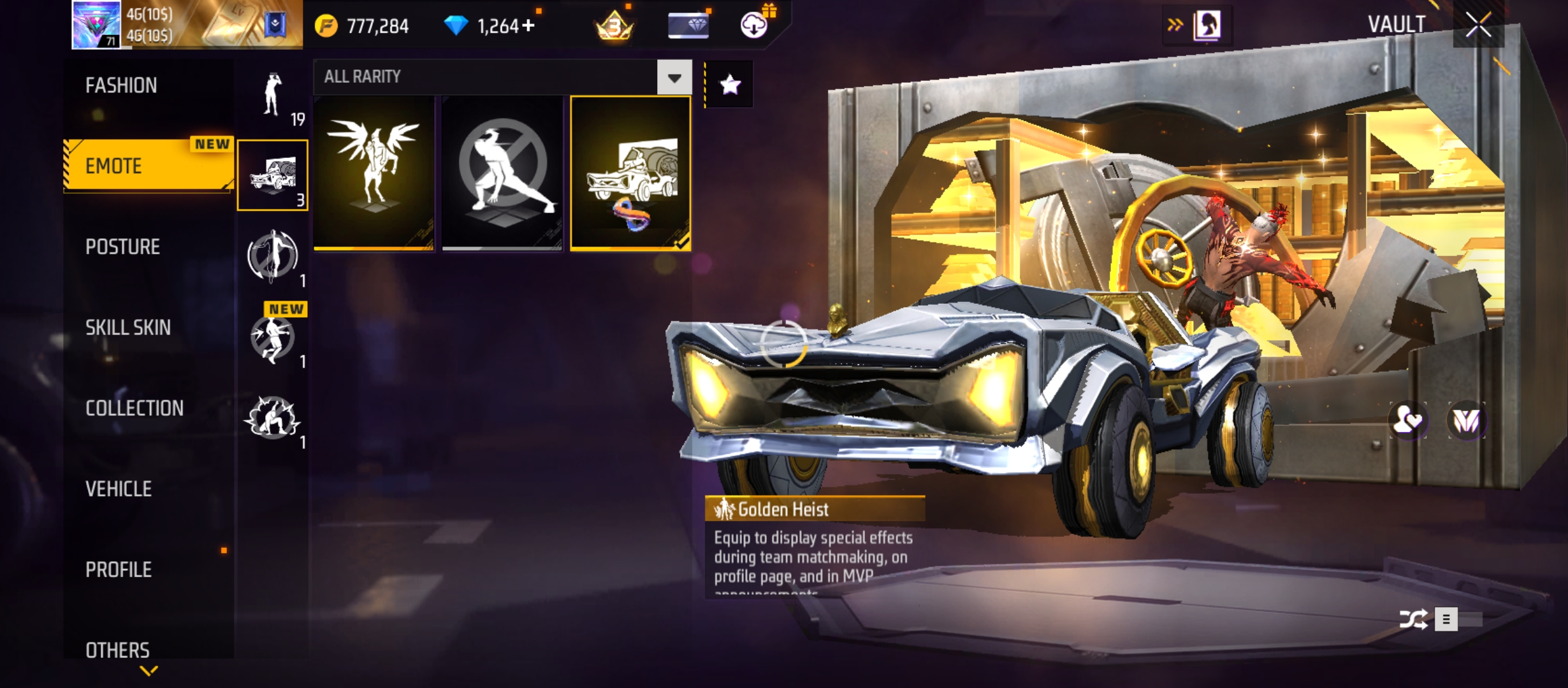1568x688 pixels.
Task: Go to the Vehicle category
Action: point(119,489)
